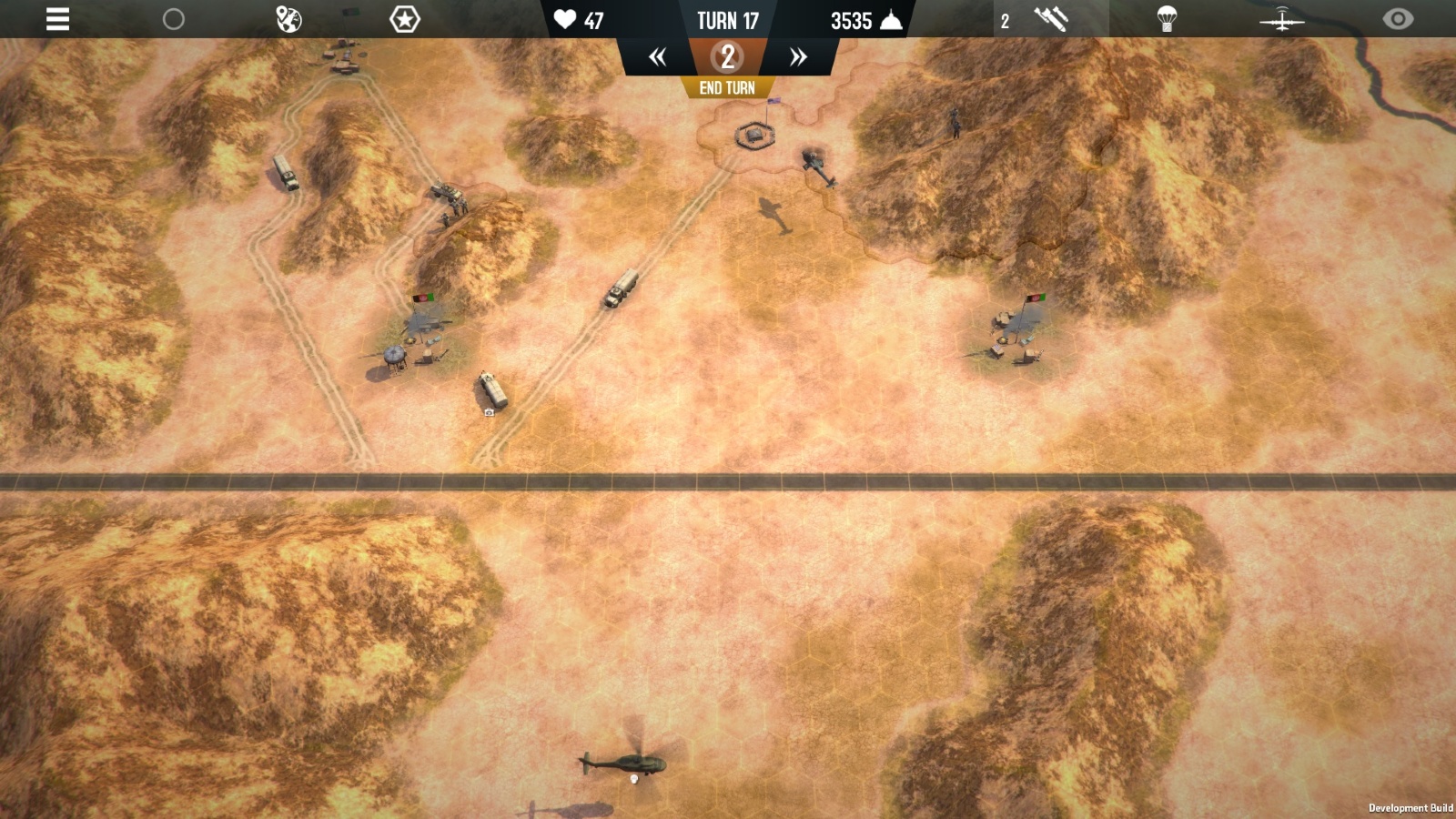Viewport: 1456px width, 819px height.
Task: Expand the circled number 2 turn selector
Action: pyautogui.click(x=726, y=56)
